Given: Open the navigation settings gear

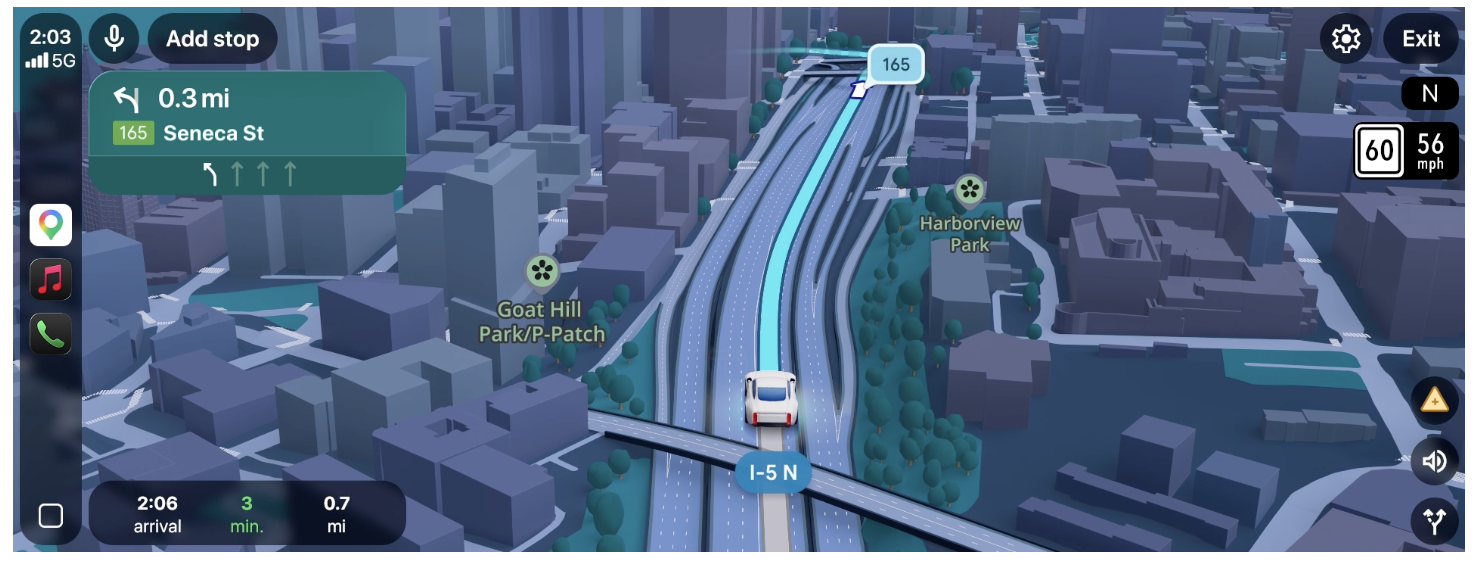Looking at the screenshot, I should [1346, 39].
